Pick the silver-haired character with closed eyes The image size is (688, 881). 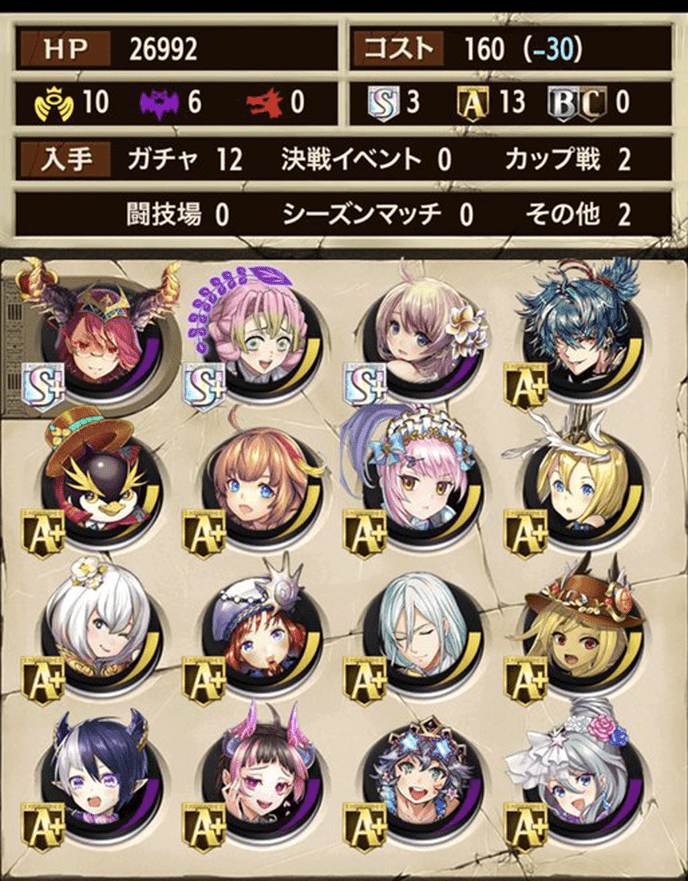414,628
